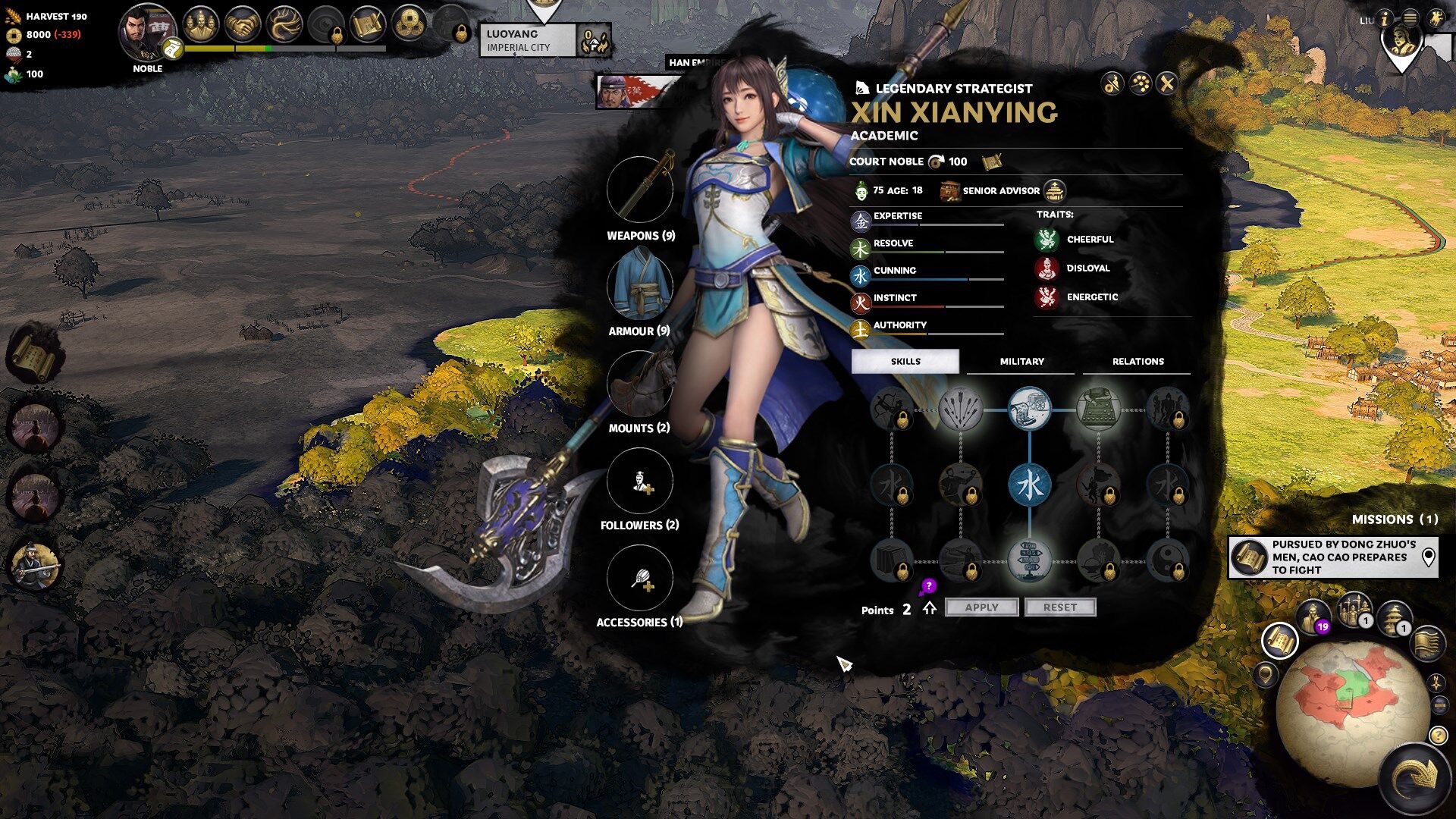The image size is (1456, 819).
Task: Click the Cheerful trait icon
Action: coord(1047,240)
